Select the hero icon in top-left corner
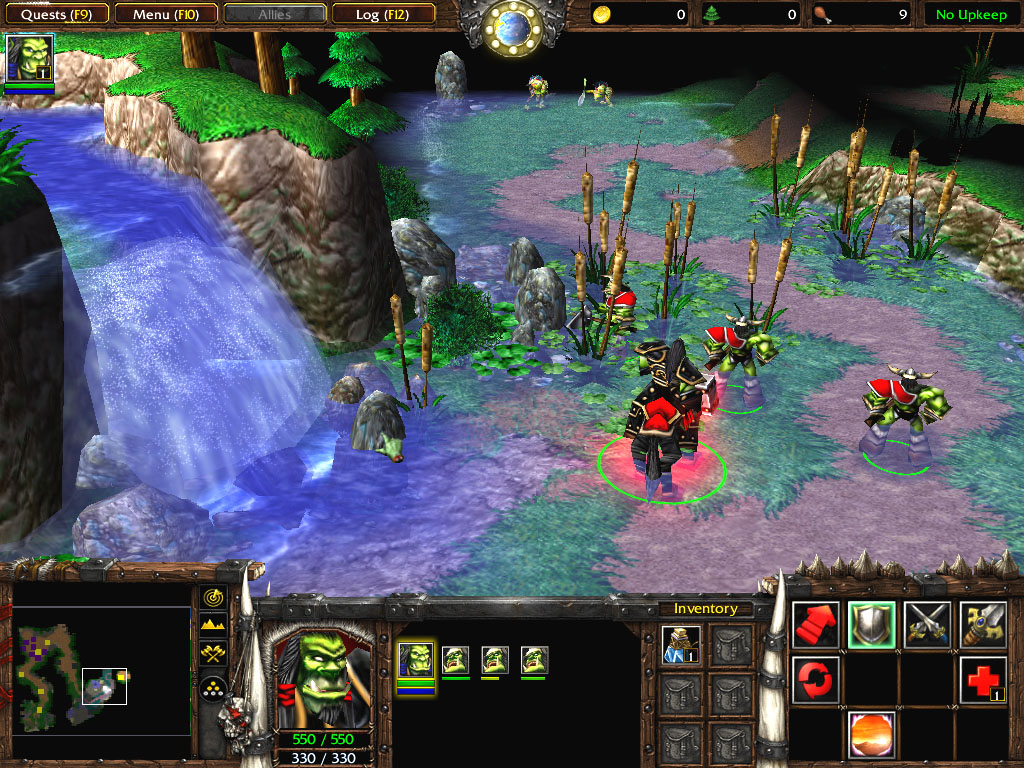Viewport: 1024px width, 768px height. 29,58
